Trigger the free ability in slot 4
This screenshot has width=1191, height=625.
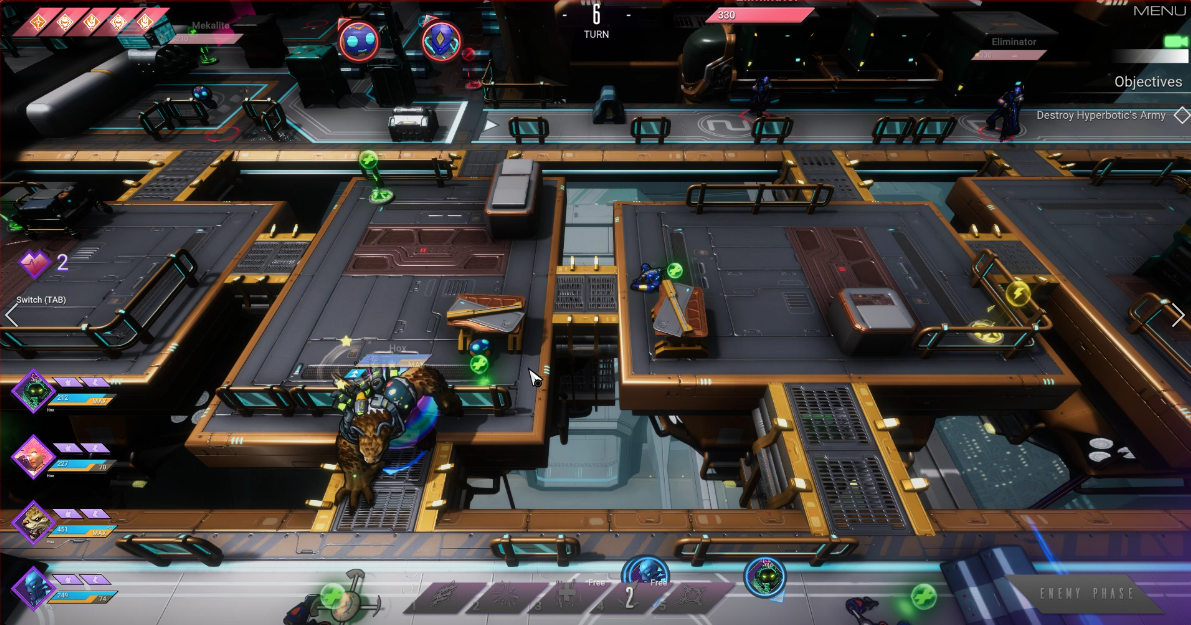pyautogui.click(x=629, y=597)
